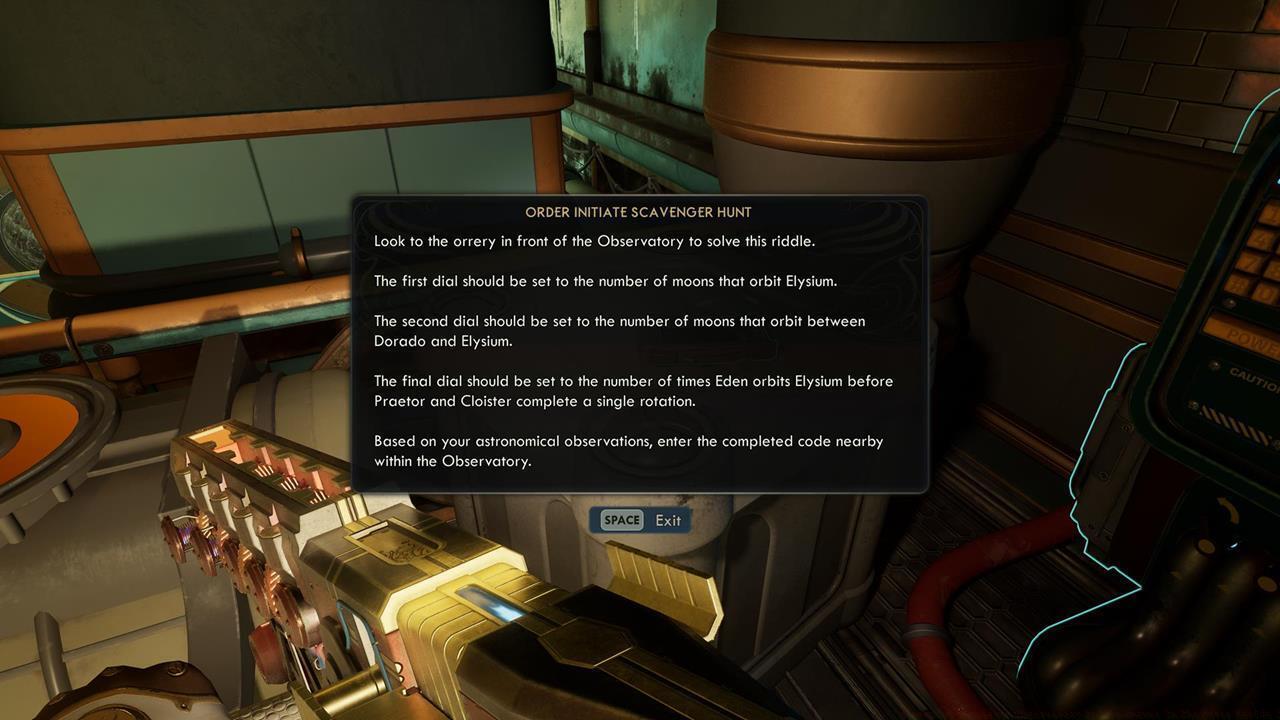Click the ORDER INITIATE SCAVENGER HUNT title

[637, 212]
